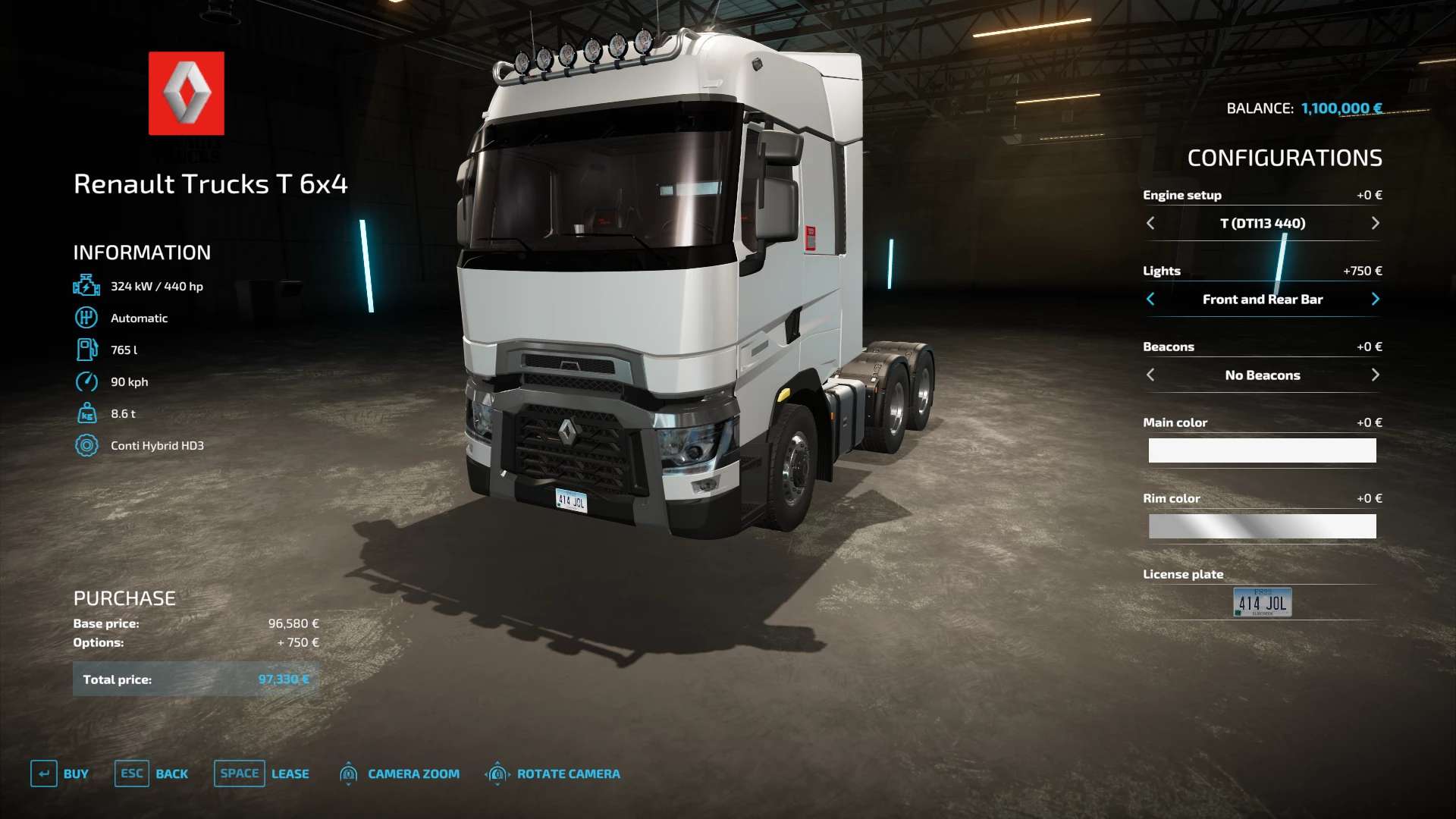Image resolution: width=1456 pixels, height=819 pixels.
Task: Switch to previous Lights option
Action: [1150, 299]
